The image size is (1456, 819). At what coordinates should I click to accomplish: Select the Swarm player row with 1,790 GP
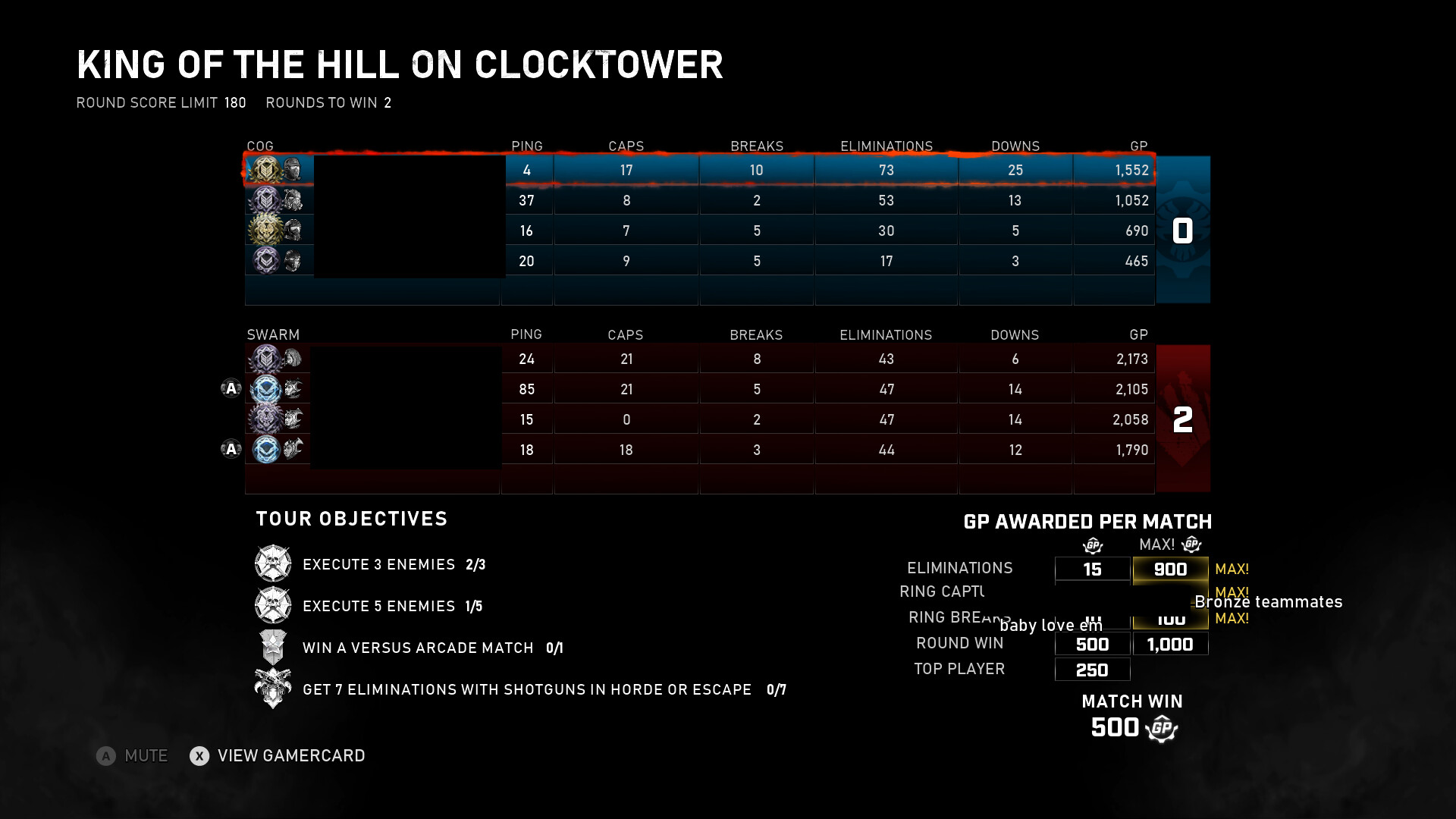[x=698, y=450]
